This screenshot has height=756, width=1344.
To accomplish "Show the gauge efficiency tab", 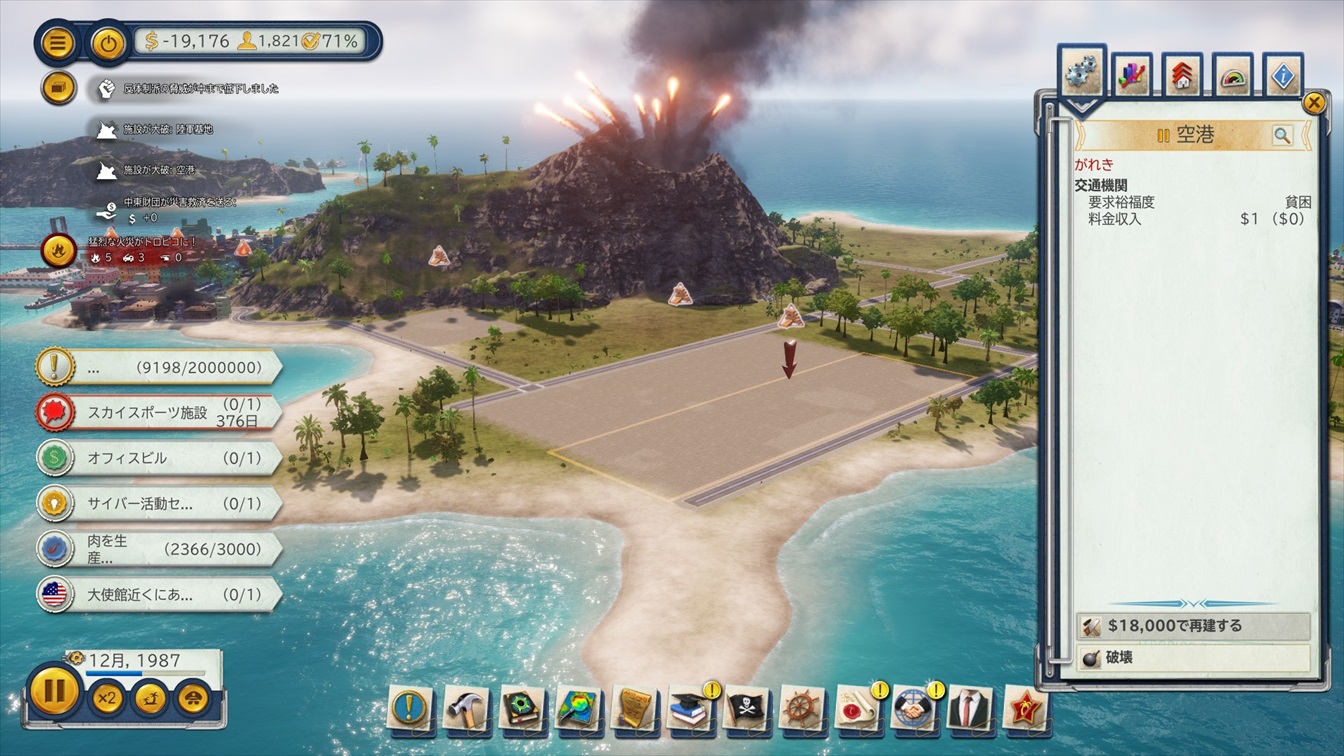I will click(x=1233, y=76).
